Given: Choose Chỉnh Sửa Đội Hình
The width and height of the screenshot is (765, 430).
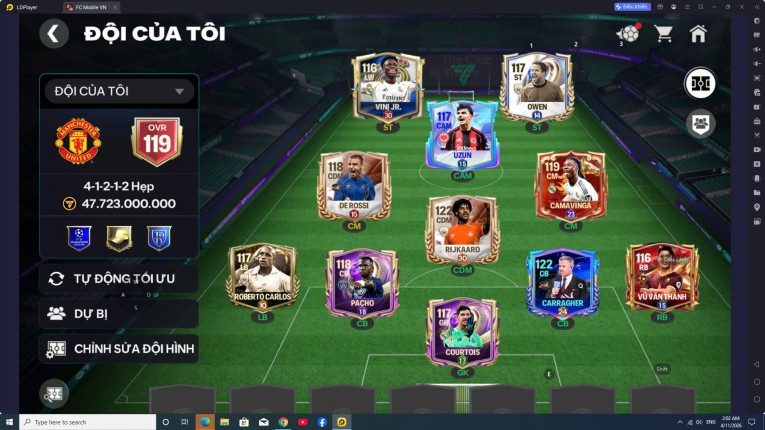Looking at the screenshot, I should pos(118,348).
